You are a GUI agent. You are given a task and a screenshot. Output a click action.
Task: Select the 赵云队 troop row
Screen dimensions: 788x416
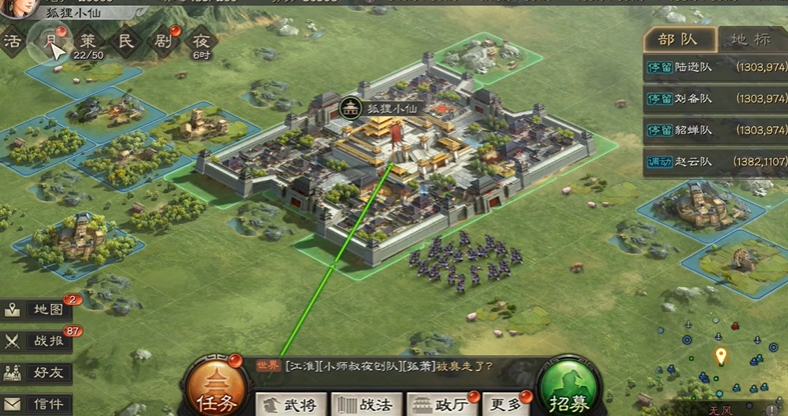click(715, 161)
